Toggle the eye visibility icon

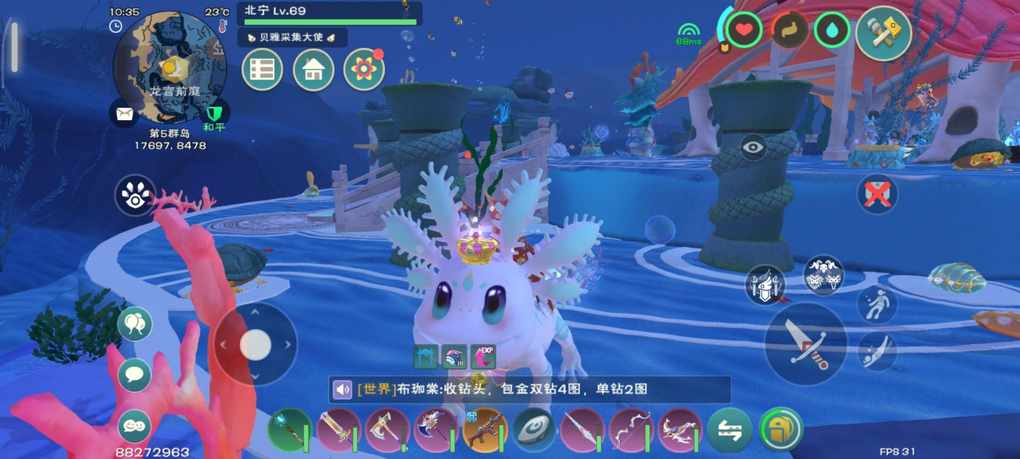[x=753, y=148]
